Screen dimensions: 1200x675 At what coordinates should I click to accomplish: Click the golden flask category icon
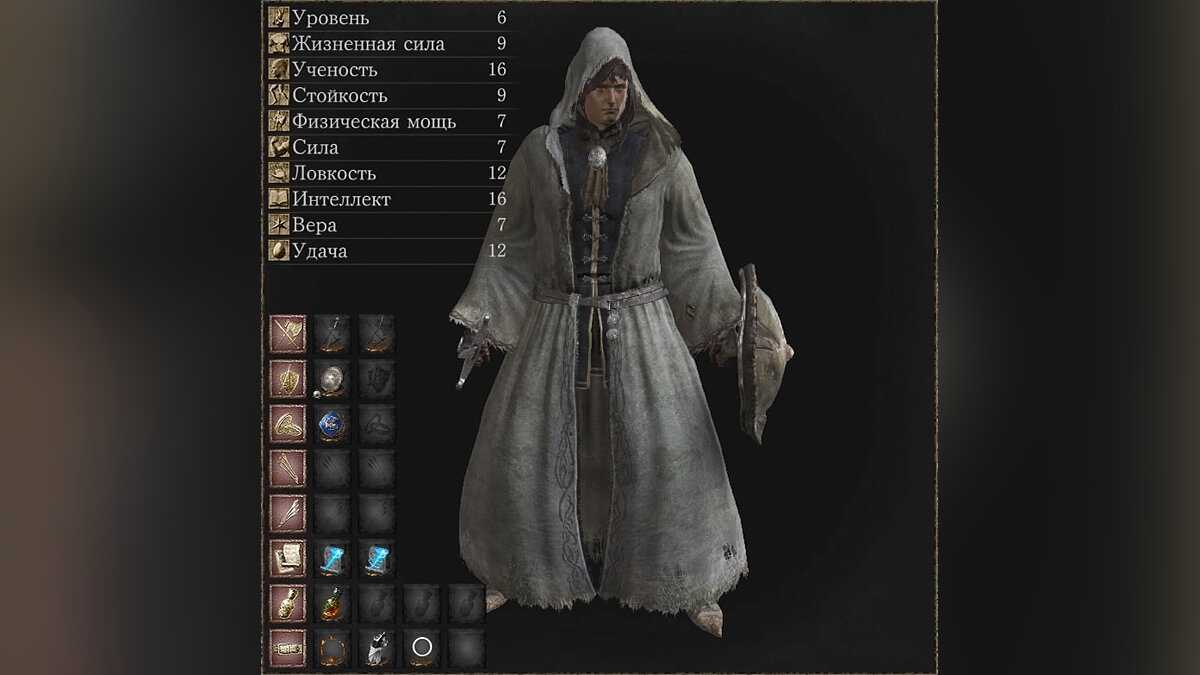[287, 604]
